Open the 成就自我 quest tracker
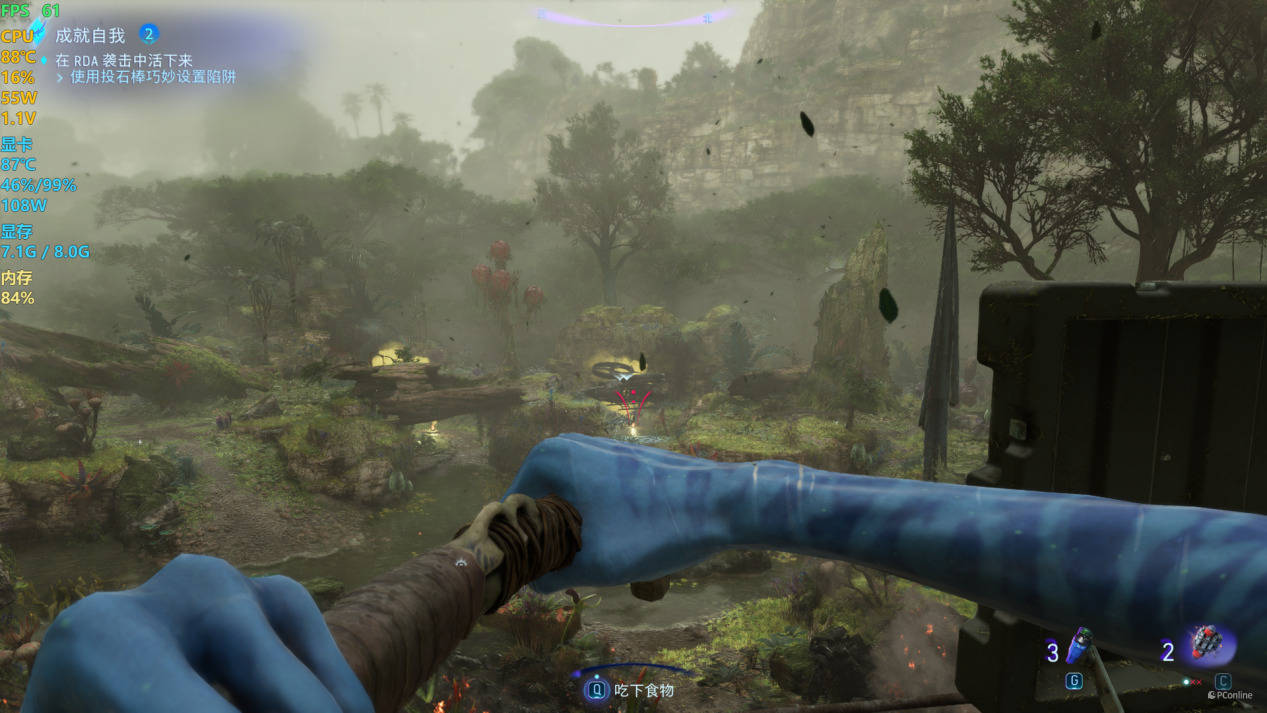 90,35
